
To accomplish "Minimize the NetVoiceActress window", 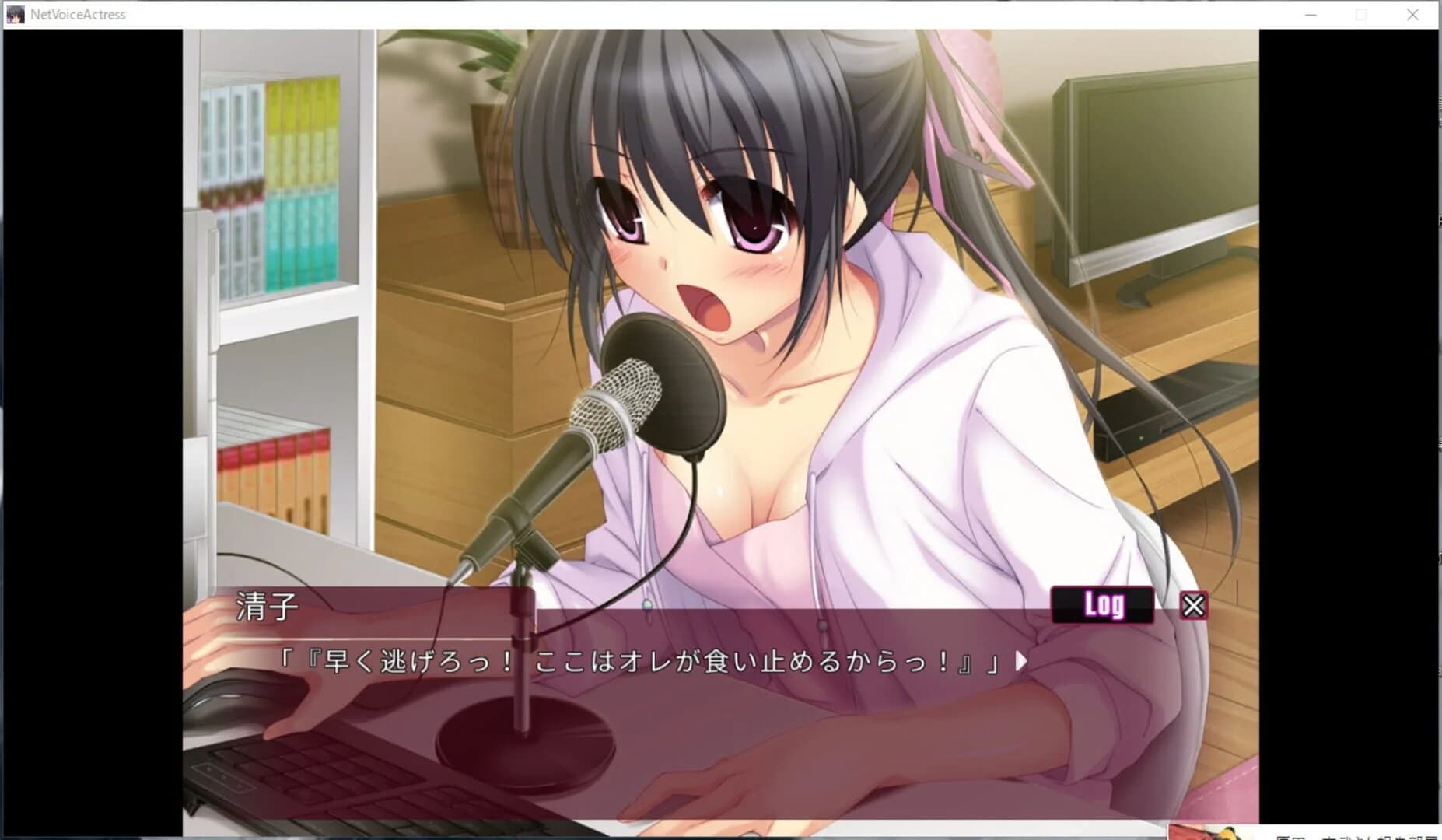I will pyautogui.click(x=1311, y=14).
